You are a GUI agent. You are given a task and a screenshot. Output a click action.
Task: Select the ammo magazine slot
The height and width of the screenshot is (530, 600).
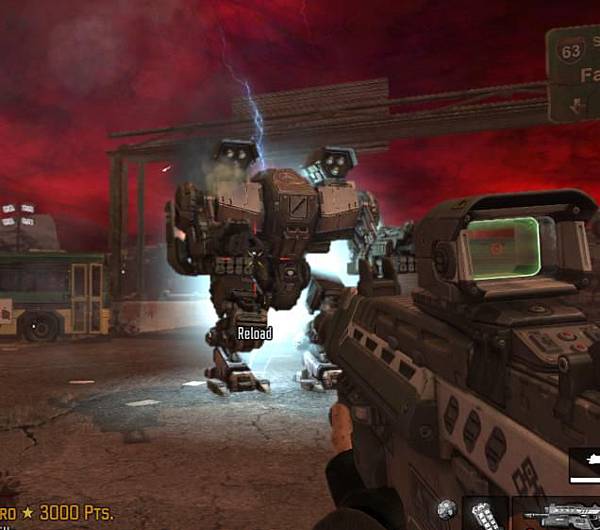[x=486, y=514]
